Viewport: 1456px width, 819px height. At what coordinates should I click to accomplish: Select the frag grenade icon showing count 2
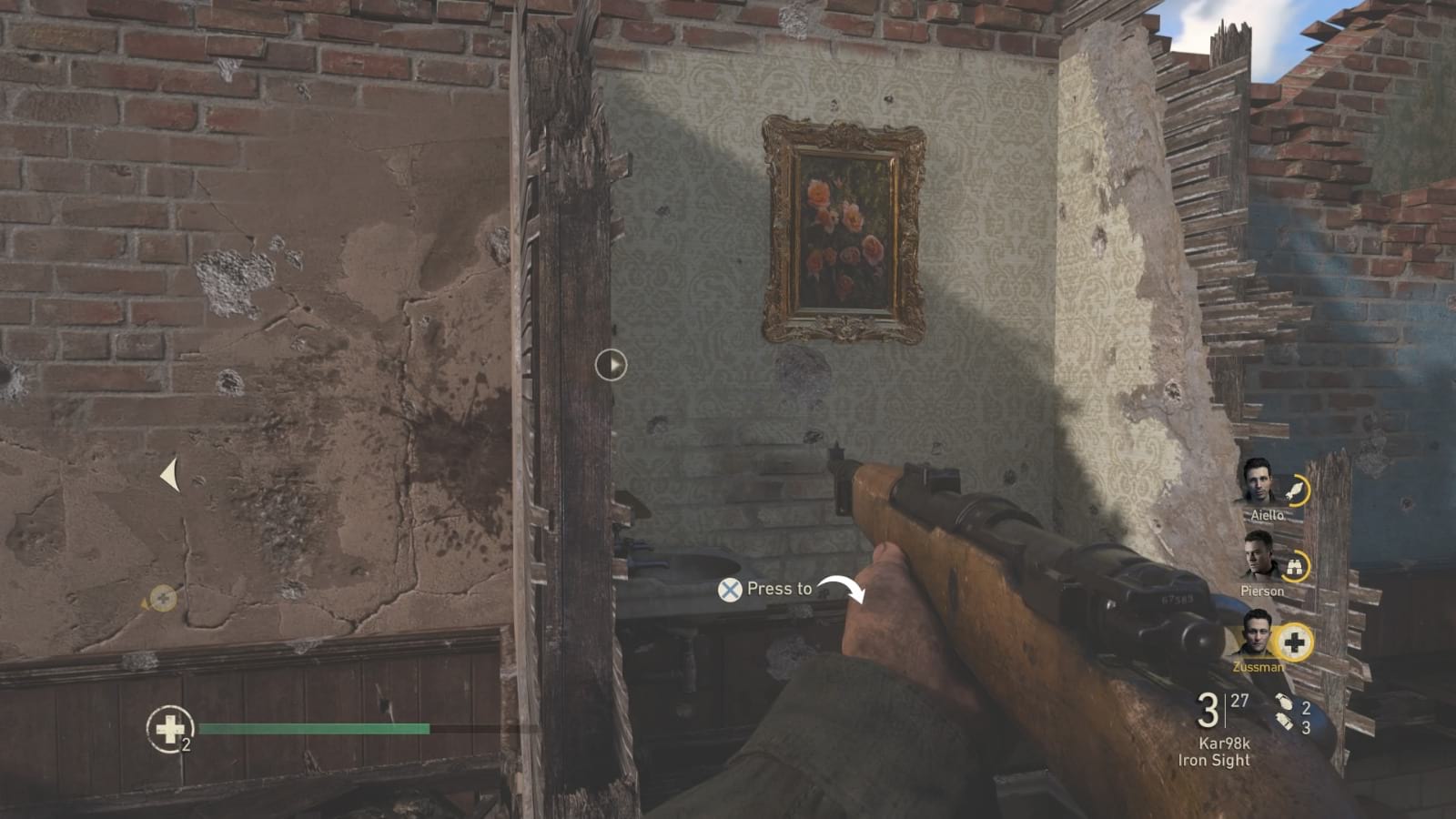1284,703
